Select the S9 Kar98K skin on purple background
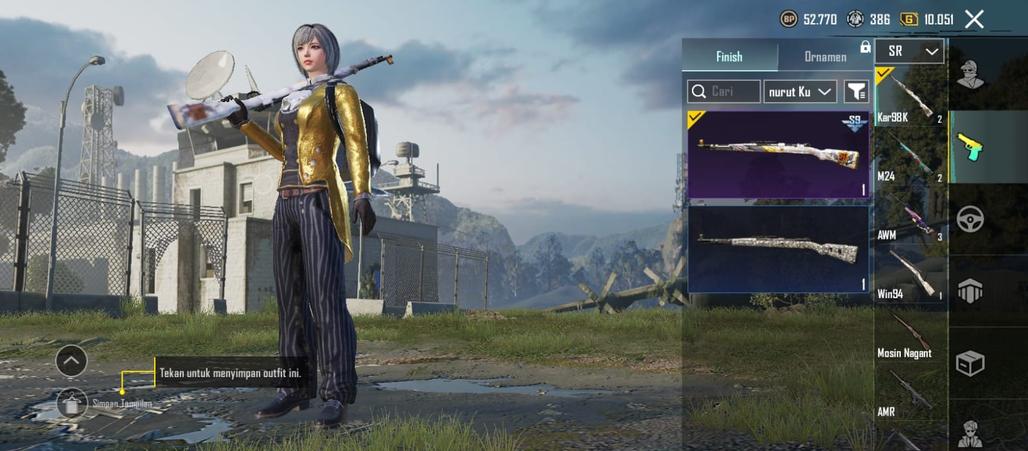Image resolution: width=1028 pixels, height=451 pixels. tap(778, 155)
